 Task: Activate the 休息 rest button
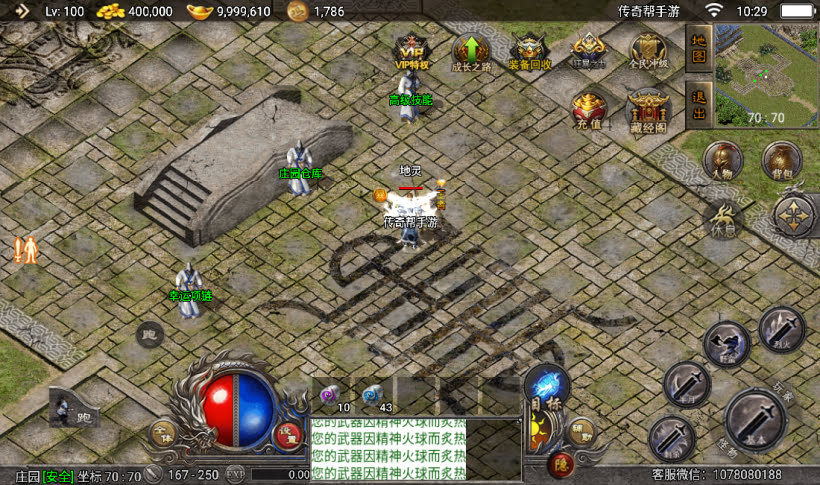[x=722, y=218]
